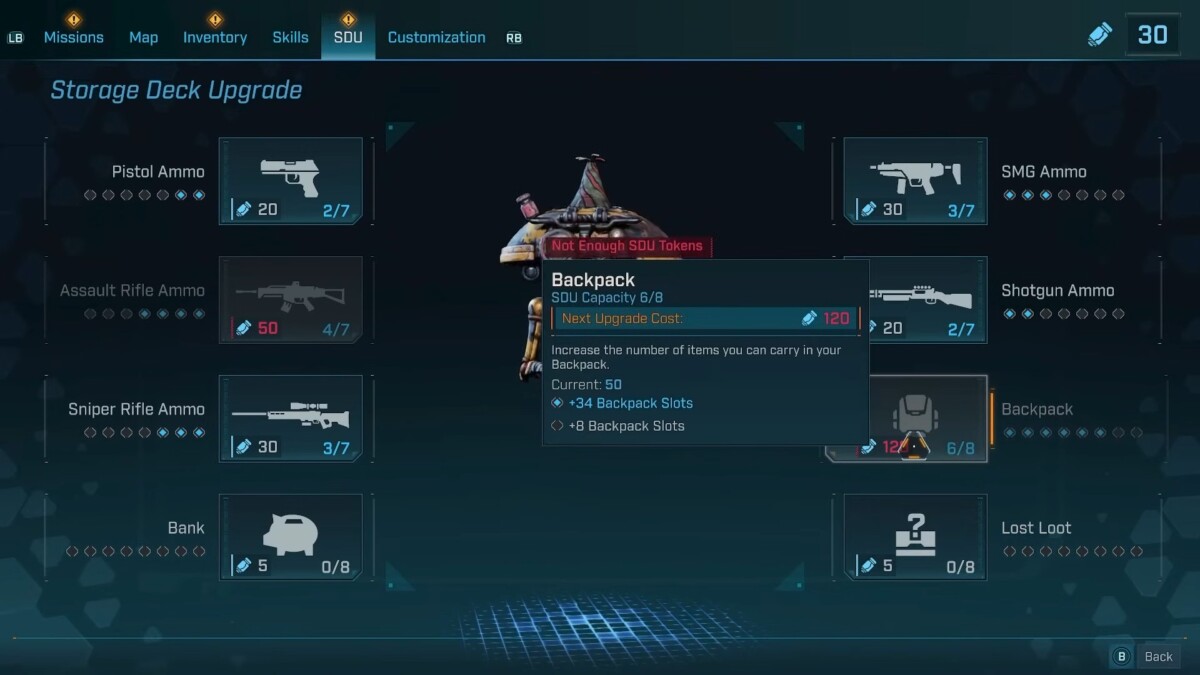Select the SDU tab
The width and height of the screenshot is (1200, 675).
tap(348, 37)
